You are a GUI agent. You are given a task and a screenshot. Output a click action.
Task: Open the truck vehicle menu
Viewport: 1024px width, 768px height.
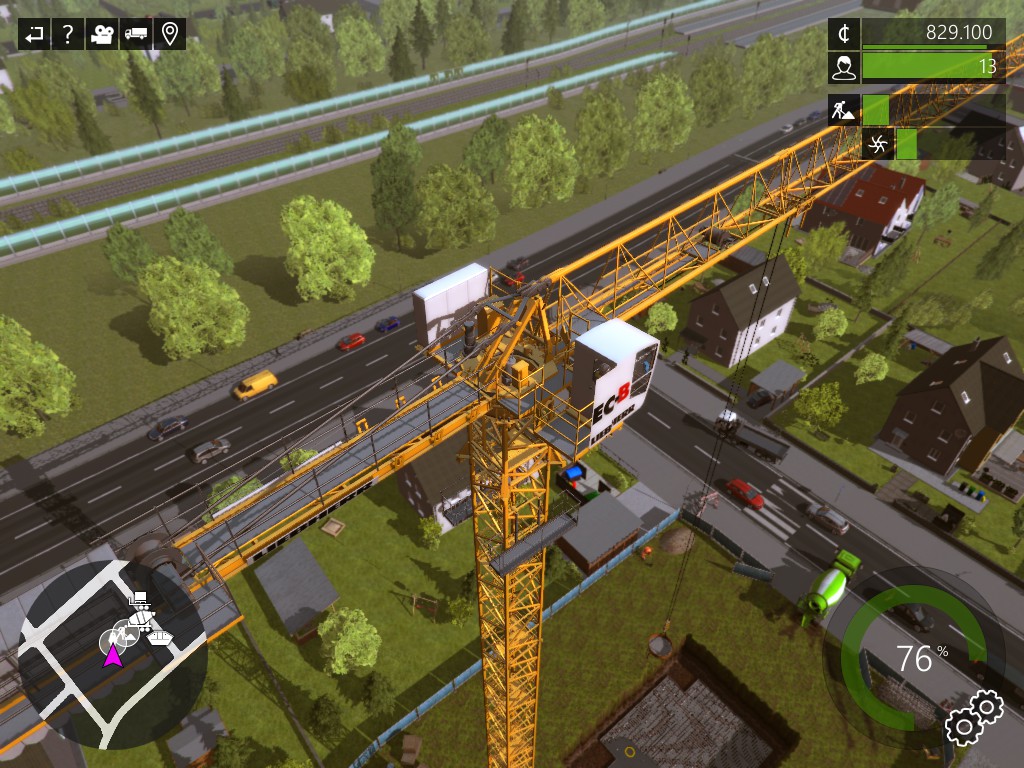pos(135,34)
